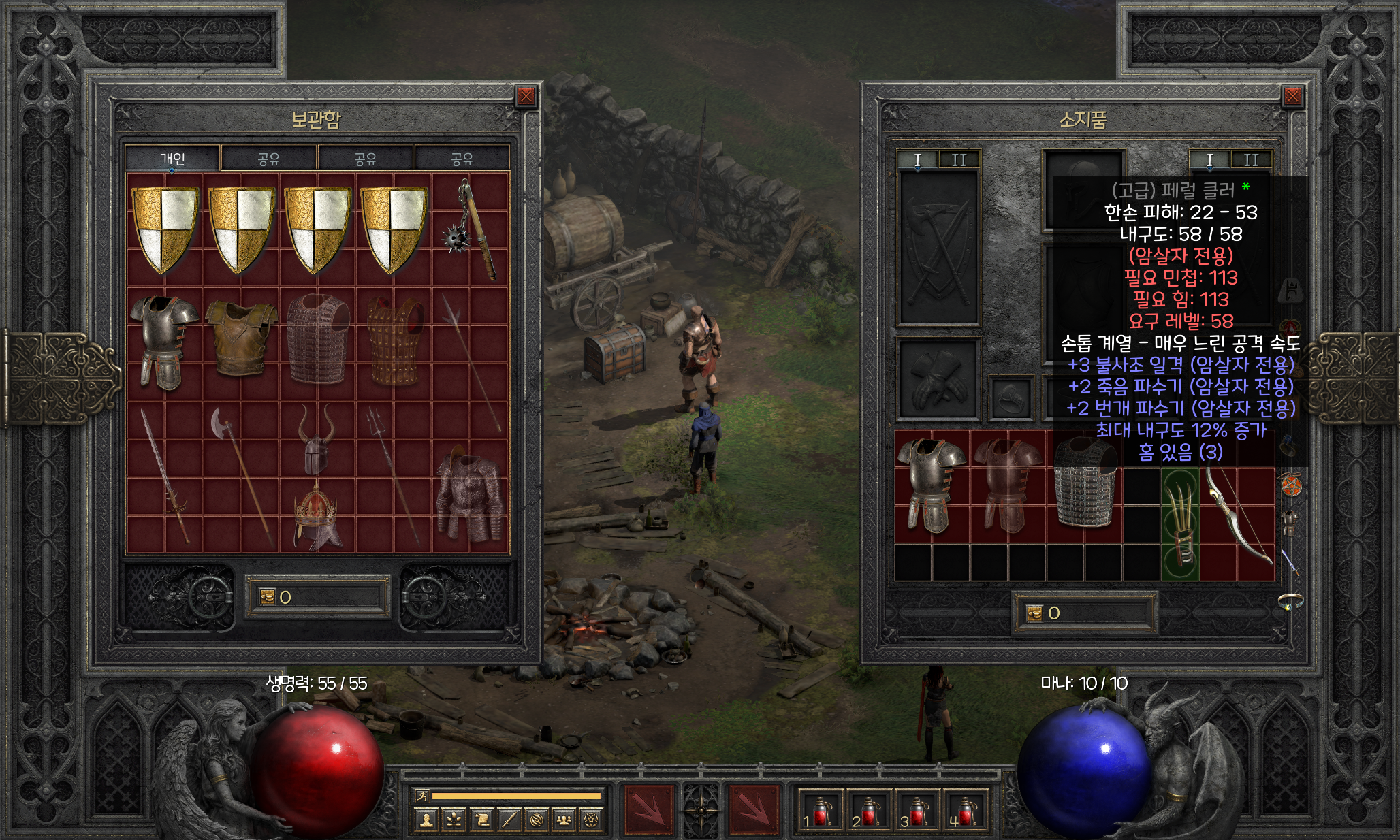Select the ring mail armor in inventory
1400x840 pixels.
[x=1084, y=485]
